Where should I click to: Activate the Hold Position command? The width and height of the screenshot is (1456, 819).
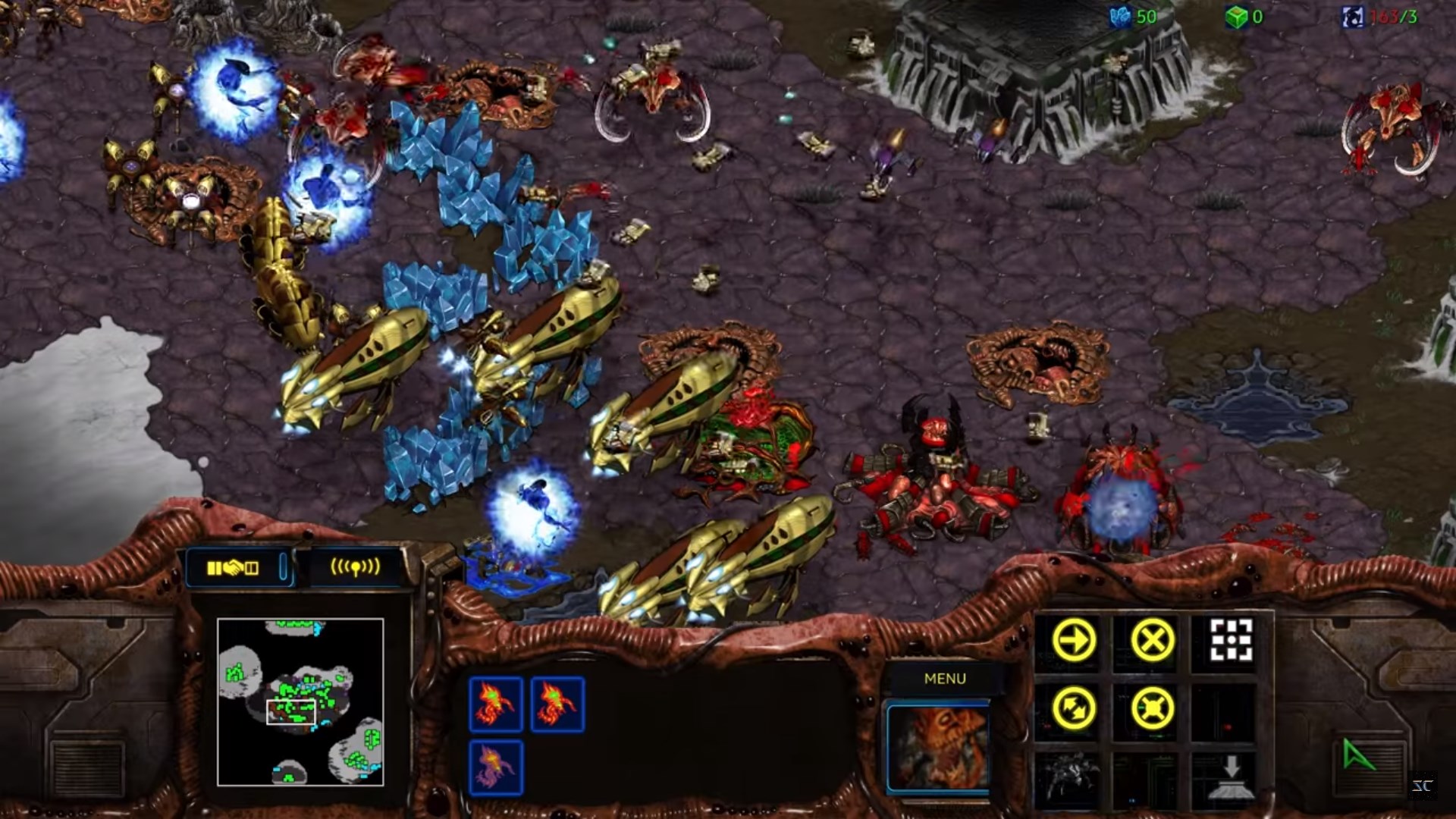(1152, 708)
